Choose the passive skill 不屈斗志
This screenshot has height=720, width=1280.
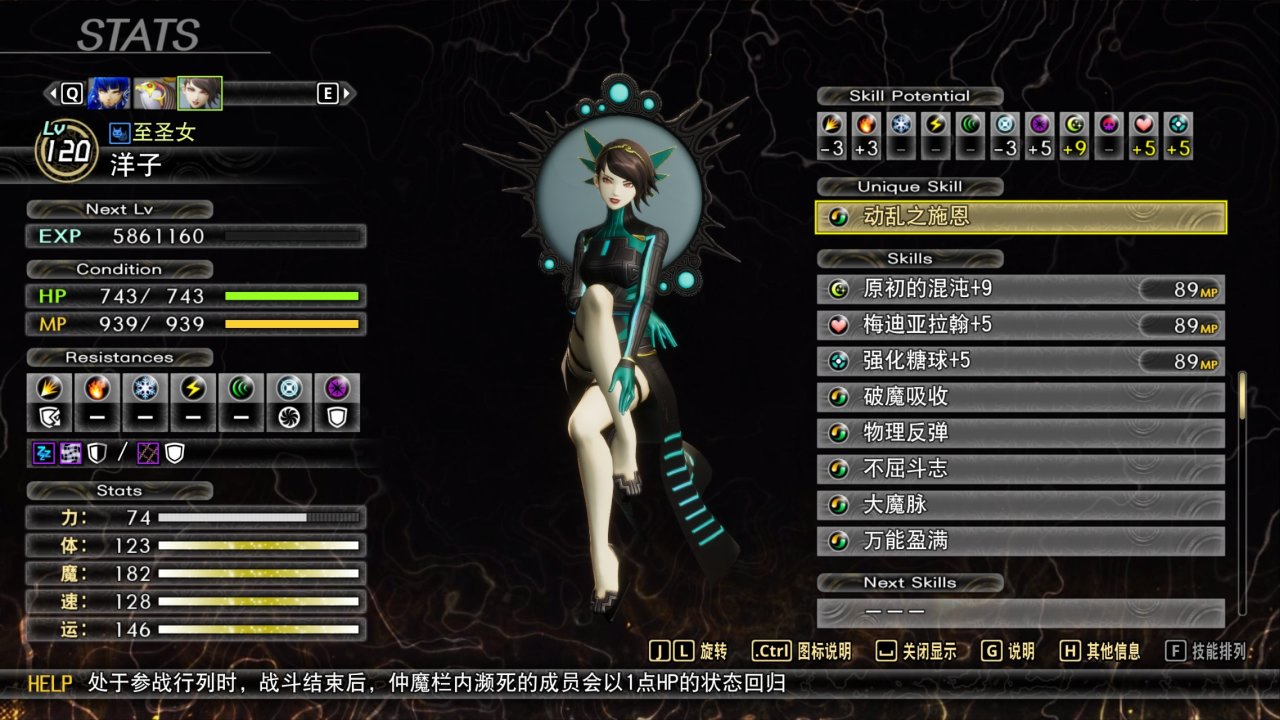pos(1020,470)
